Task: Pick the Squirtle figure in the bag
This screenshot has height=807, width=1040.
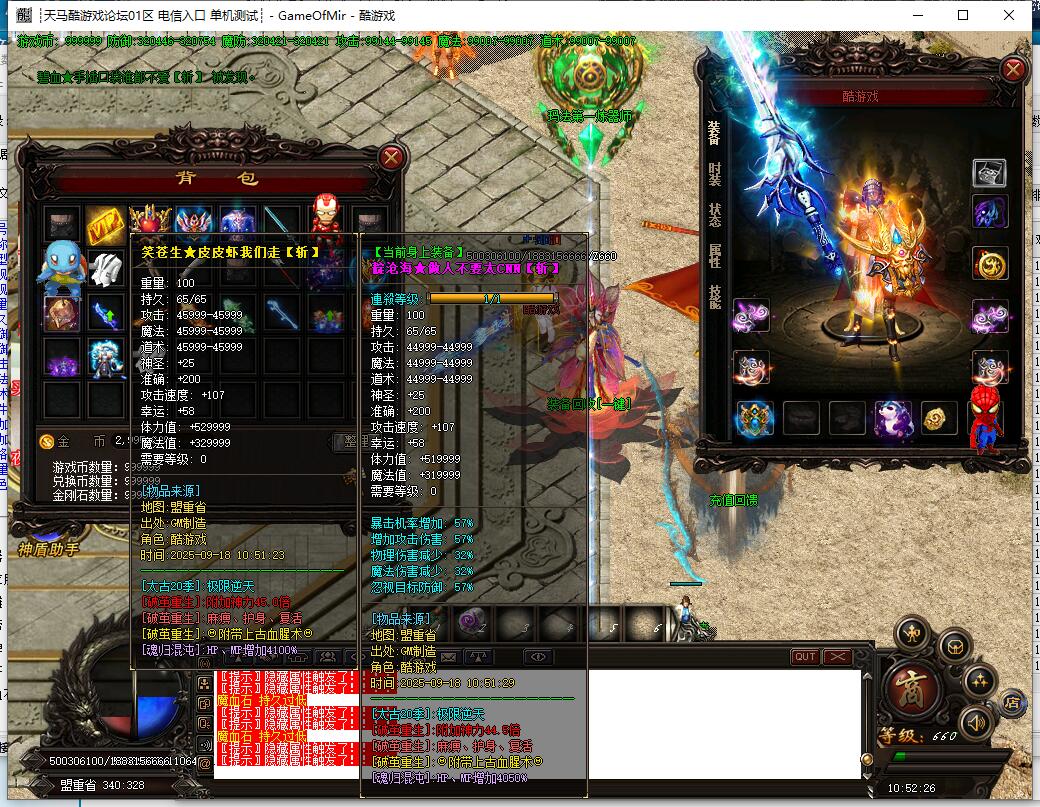Action: [x=60, y=268]
